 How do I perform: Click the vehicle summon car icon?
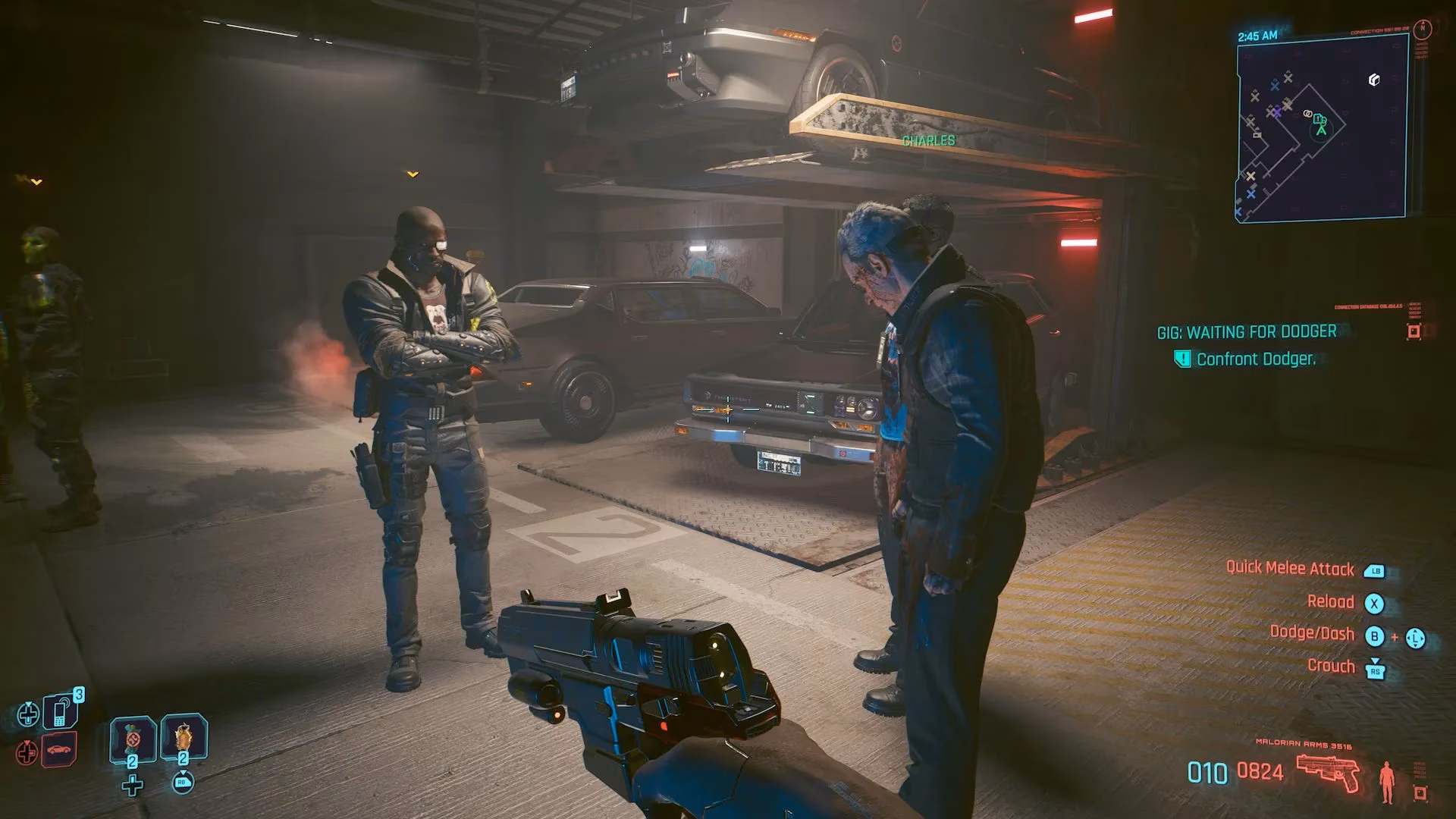tap(59, 748)
